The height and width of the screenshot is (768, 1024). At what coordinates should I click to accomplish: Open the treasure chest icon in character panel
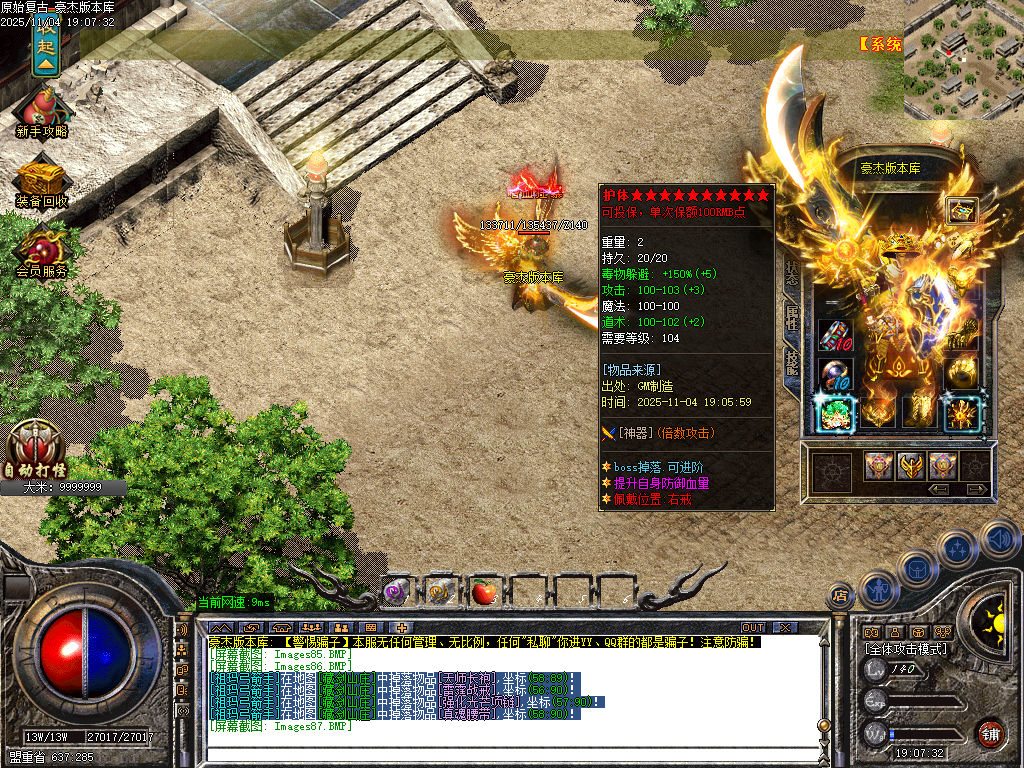coord(962,210)
